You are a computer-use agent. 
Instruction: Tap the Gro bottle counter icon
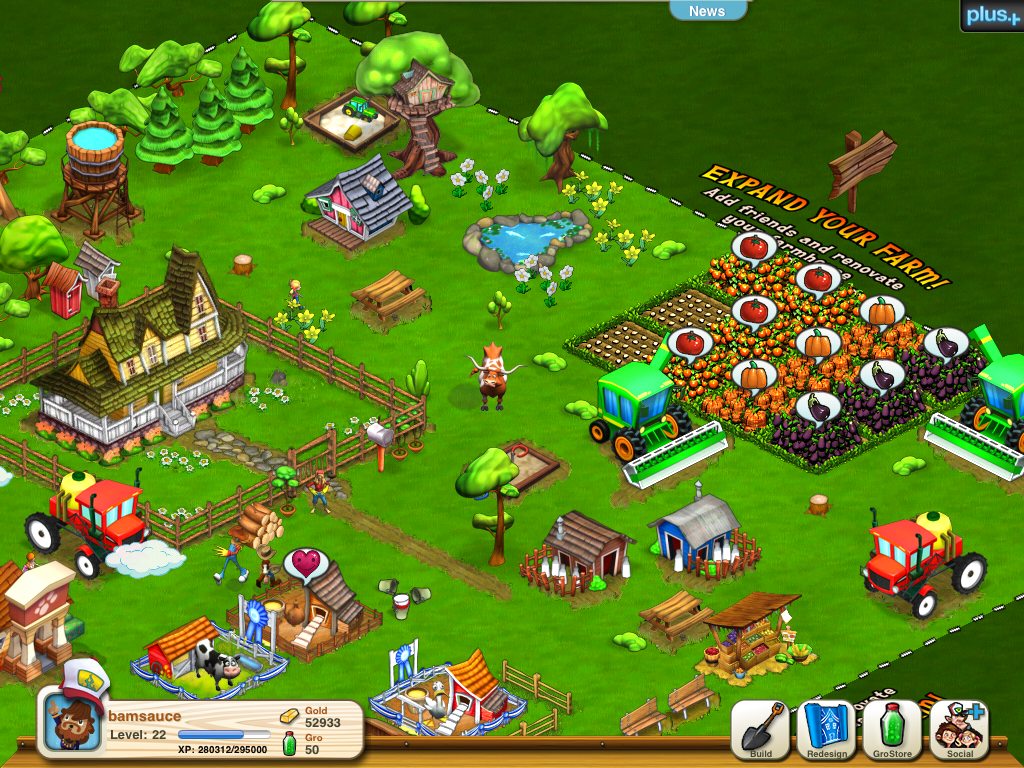click(x=289, y=745)
